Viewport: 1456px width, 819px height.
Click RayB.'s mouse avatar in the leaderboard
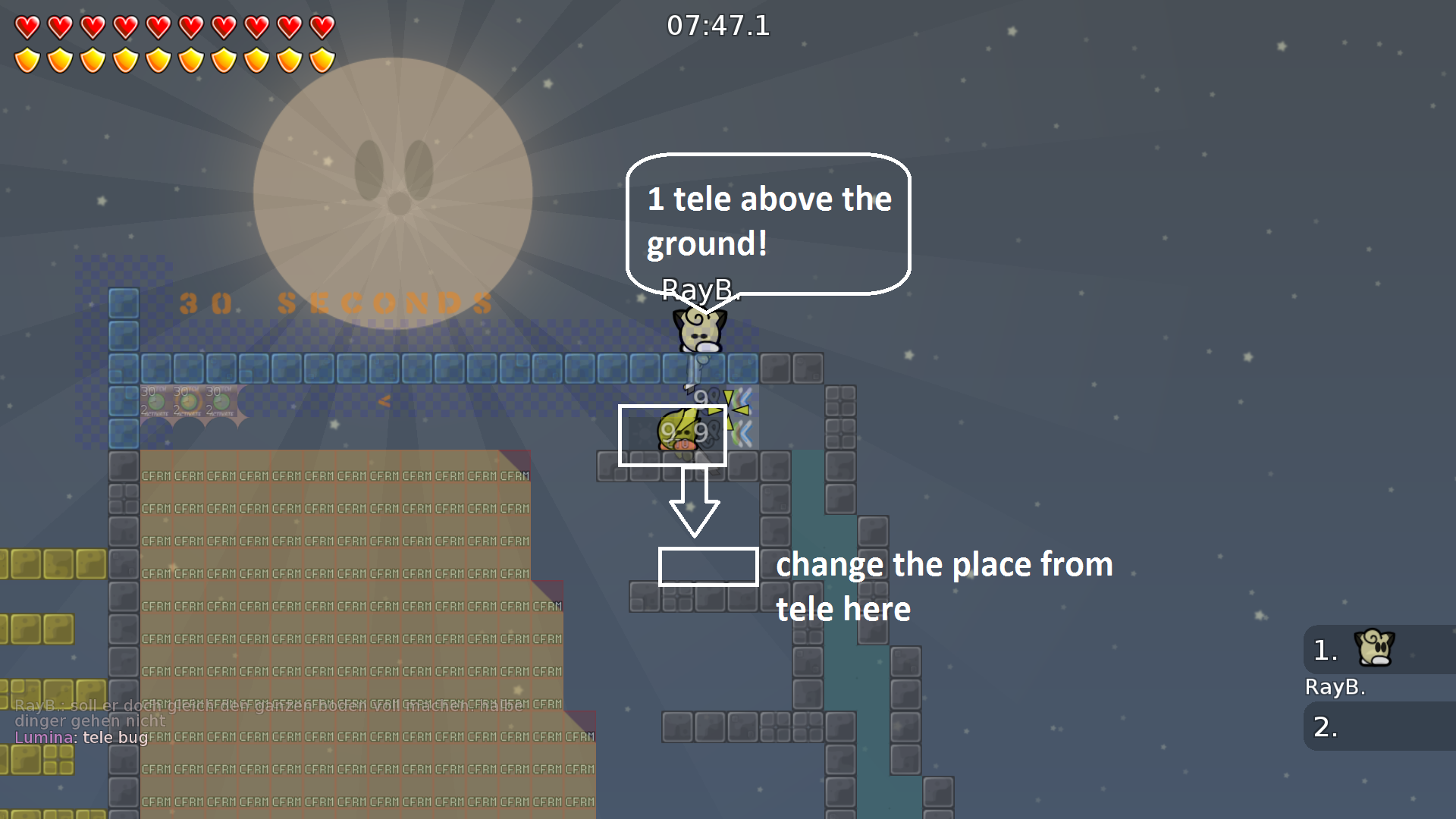click(x=1376, y=649)
